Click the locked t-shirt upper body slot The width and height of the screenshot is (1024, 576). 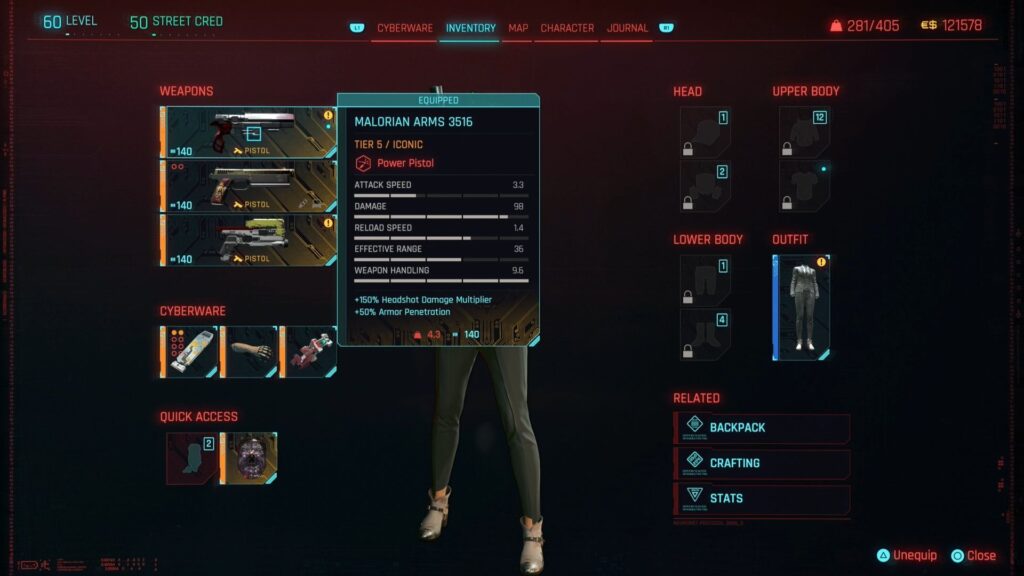pos(804,186)
